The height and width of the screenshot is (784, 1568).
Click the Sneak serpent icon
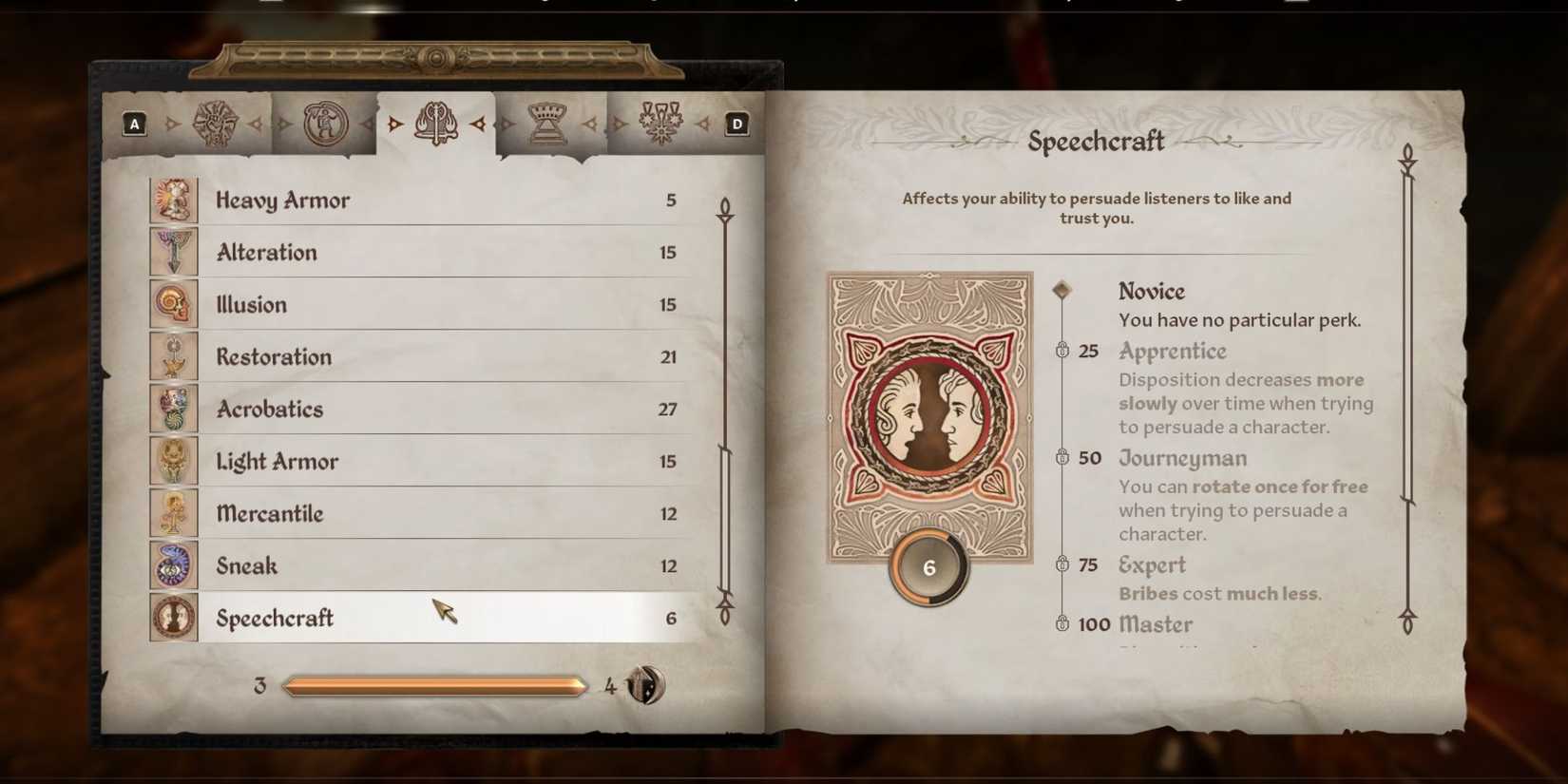pyautogui.click(x=174, y=565)
